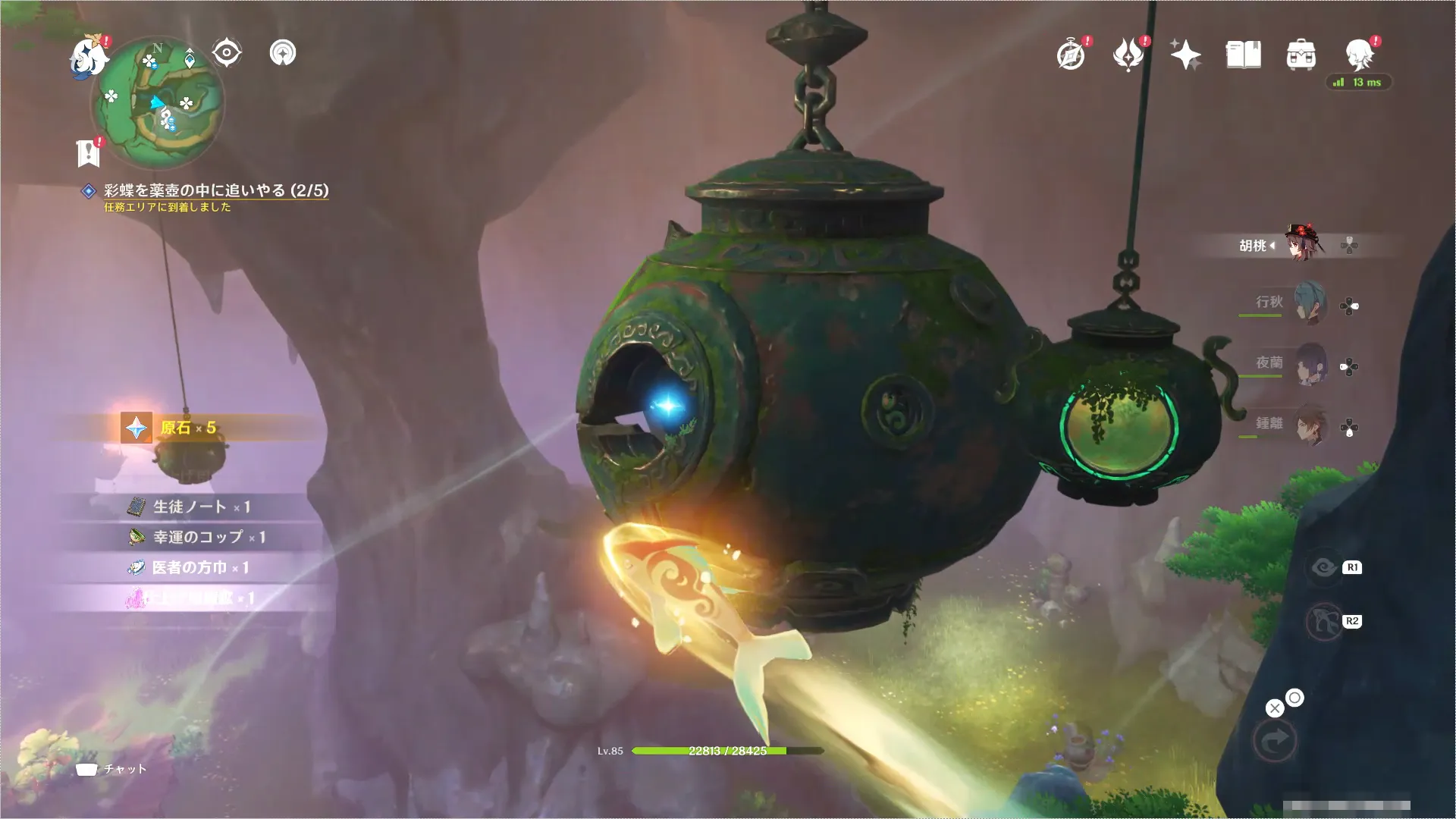Open the round arch icon beside elemental sight
1456x819 pixels.
283,53
